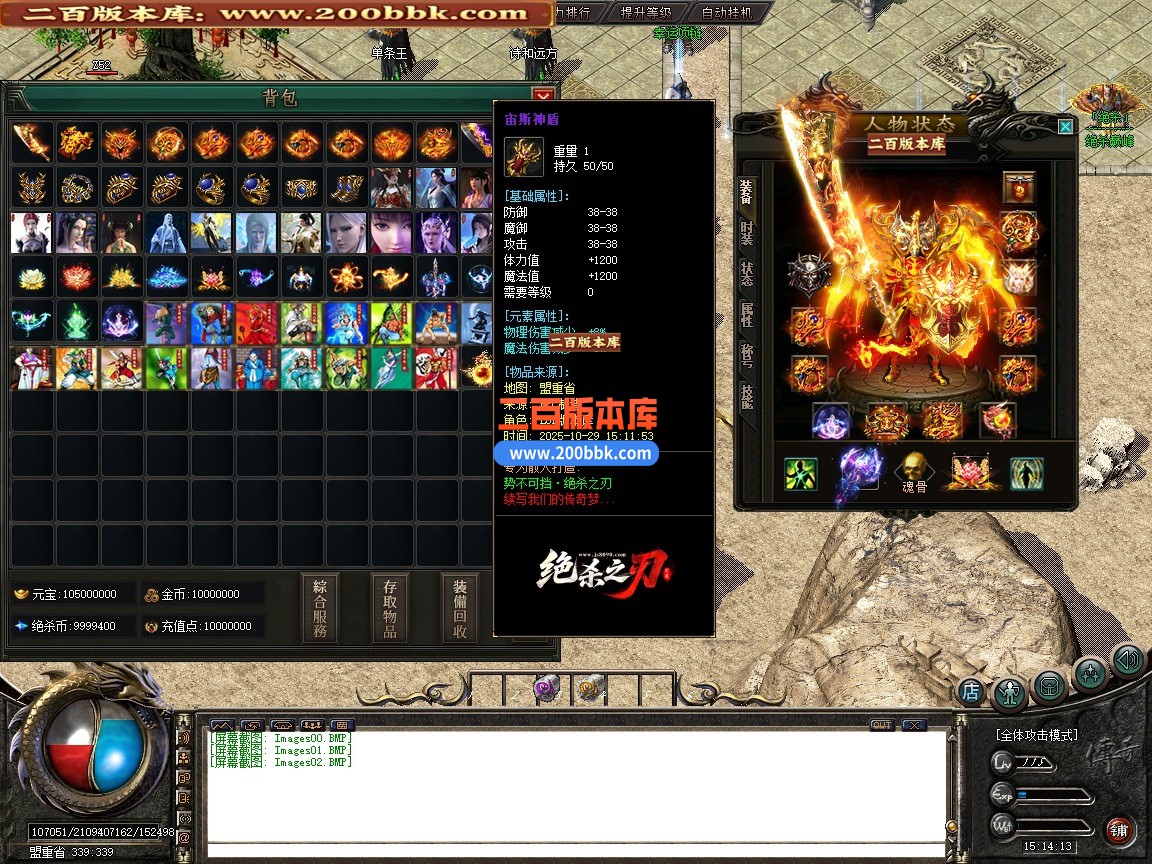Switch to the 时装 fashion tab
The width and height of the screenshot is (1152, 864).
tap(746, 232)
